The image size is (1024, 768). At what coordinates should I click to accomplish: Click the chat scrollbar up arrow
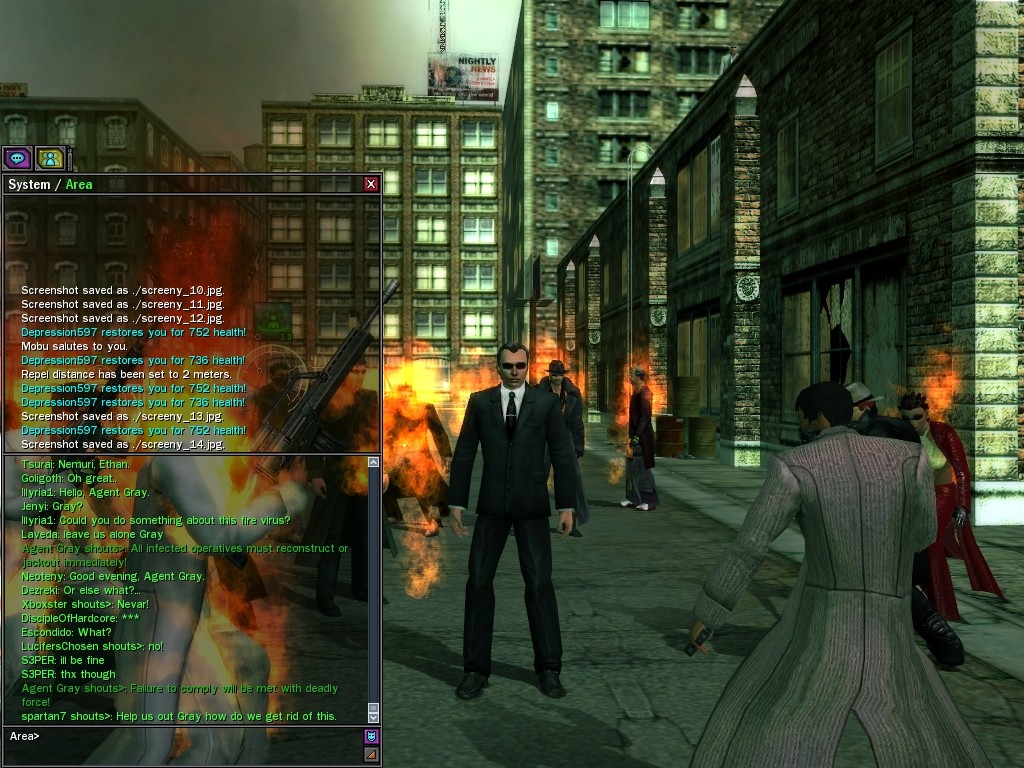[x=374, y=462]
